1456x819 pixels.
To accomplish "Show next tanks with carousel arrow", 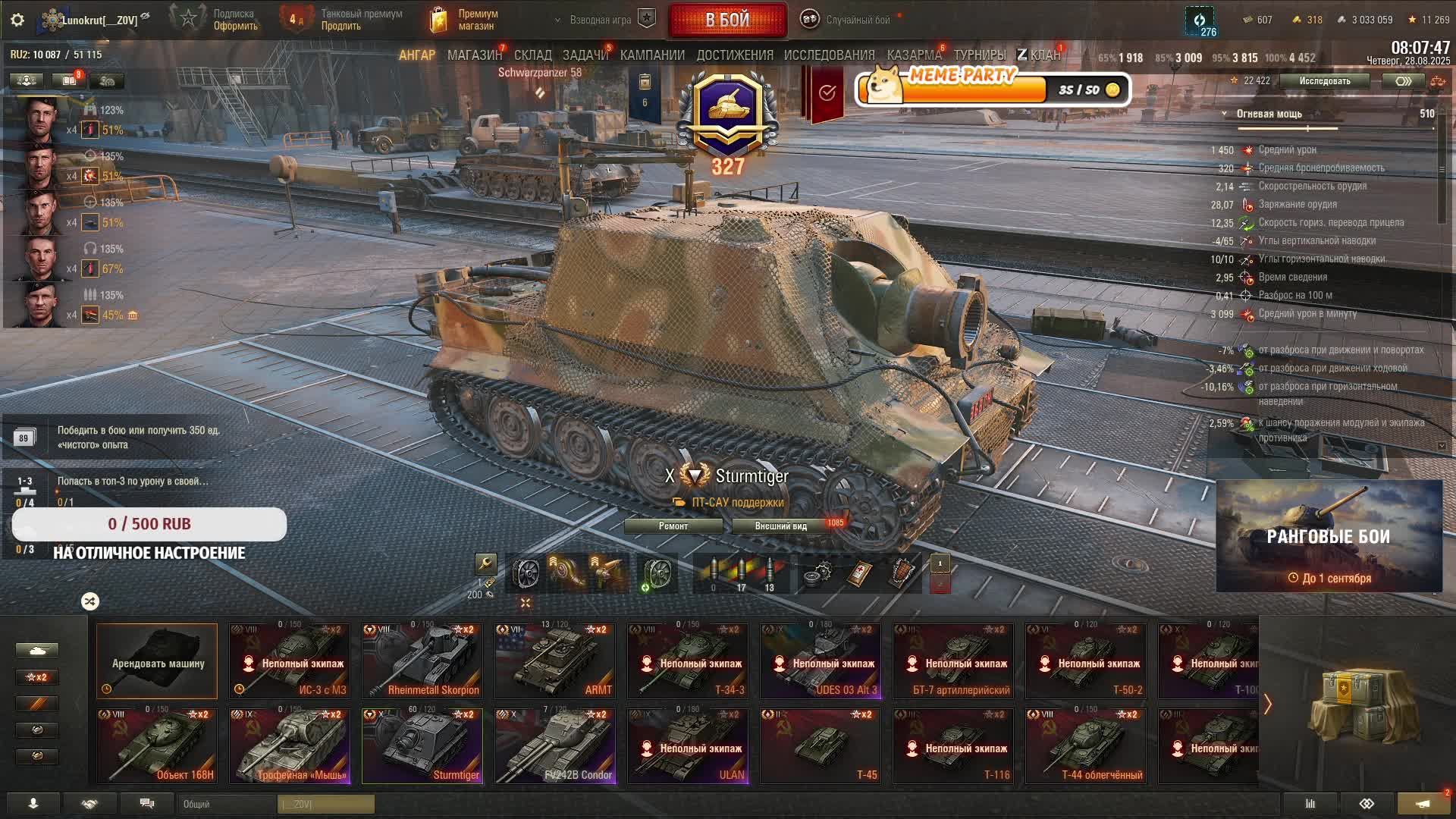I will point(1267,704).
